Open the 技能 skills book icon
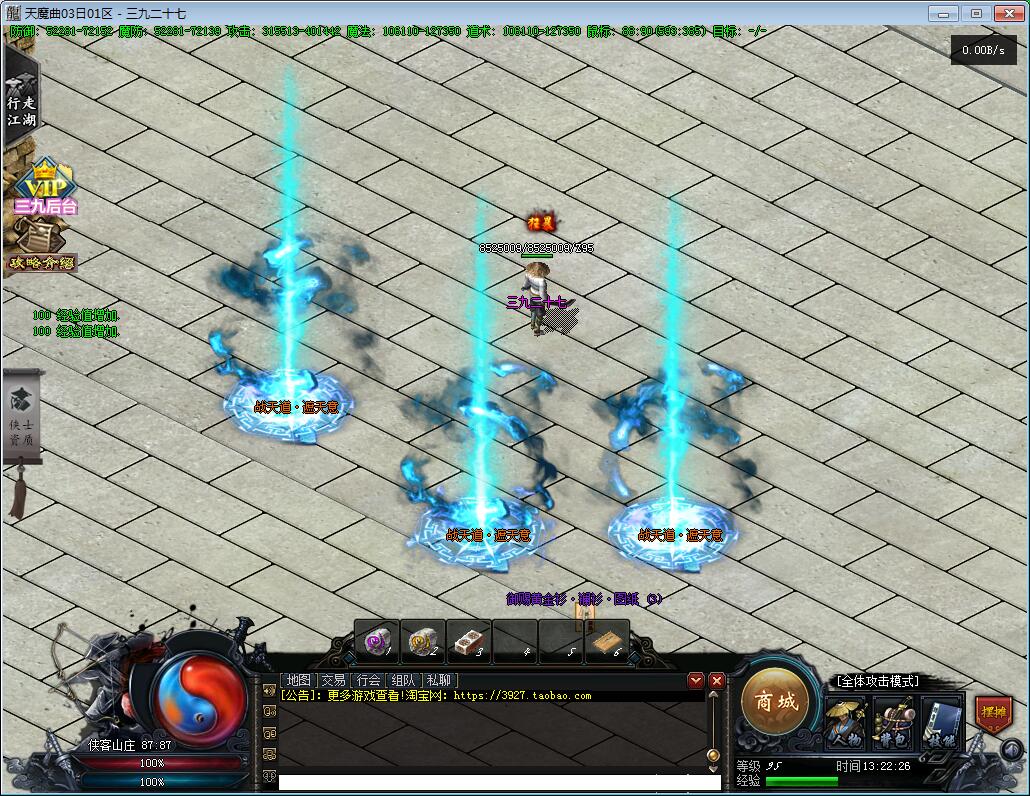1030x796 pixels. click(941, 722)
